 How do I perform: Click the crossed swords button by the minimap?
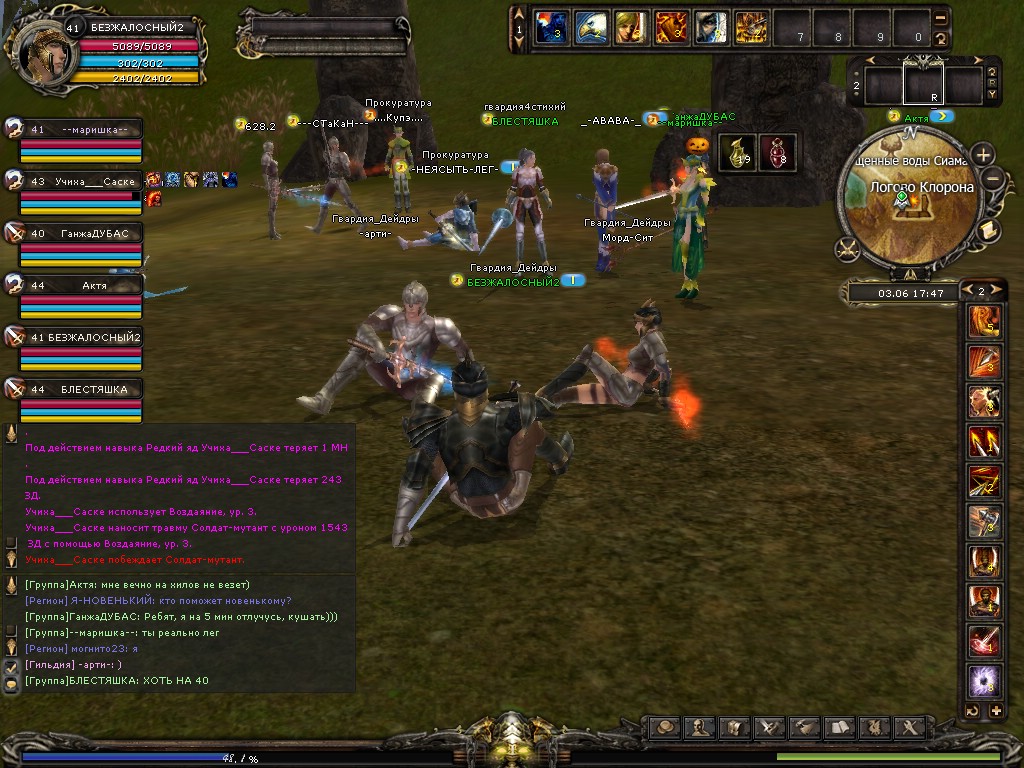coord(849,246)
